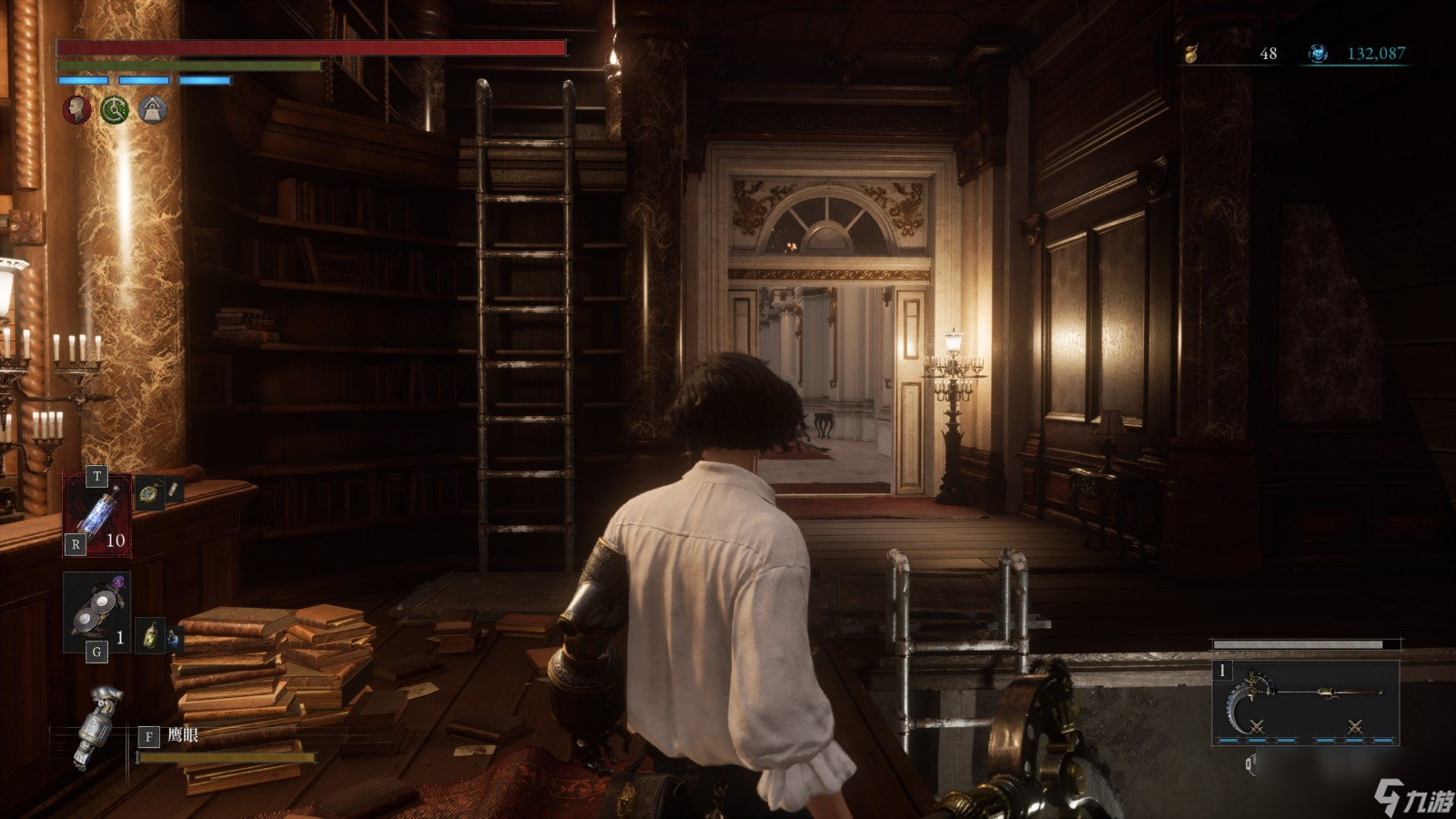This screenshot has height=819, width=1456.
Task: Activate the Falcon Eyes legion arm icon
Action: point(98,726)
